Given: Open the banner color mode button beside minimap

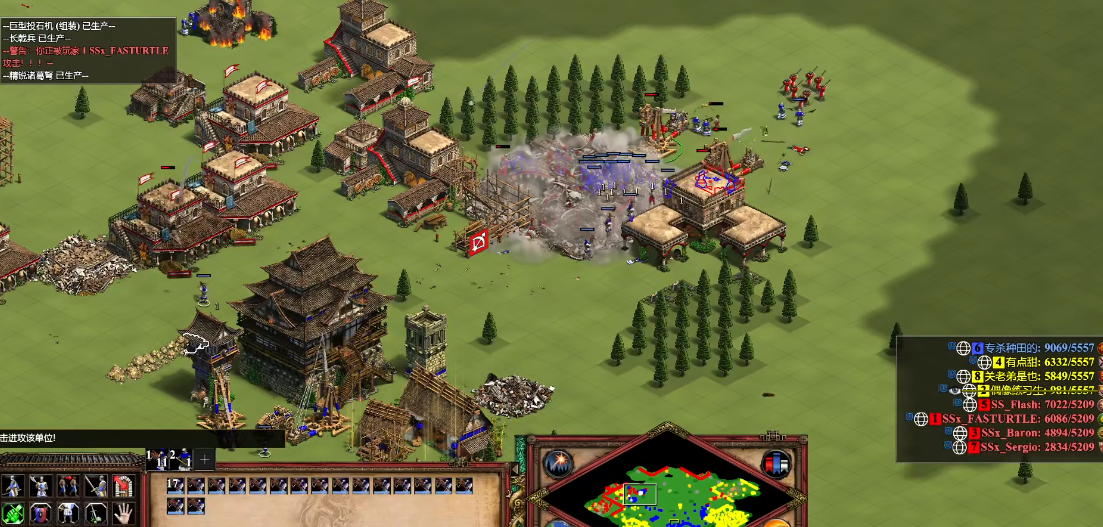Looking at the screenshot, I should (776, 464).
